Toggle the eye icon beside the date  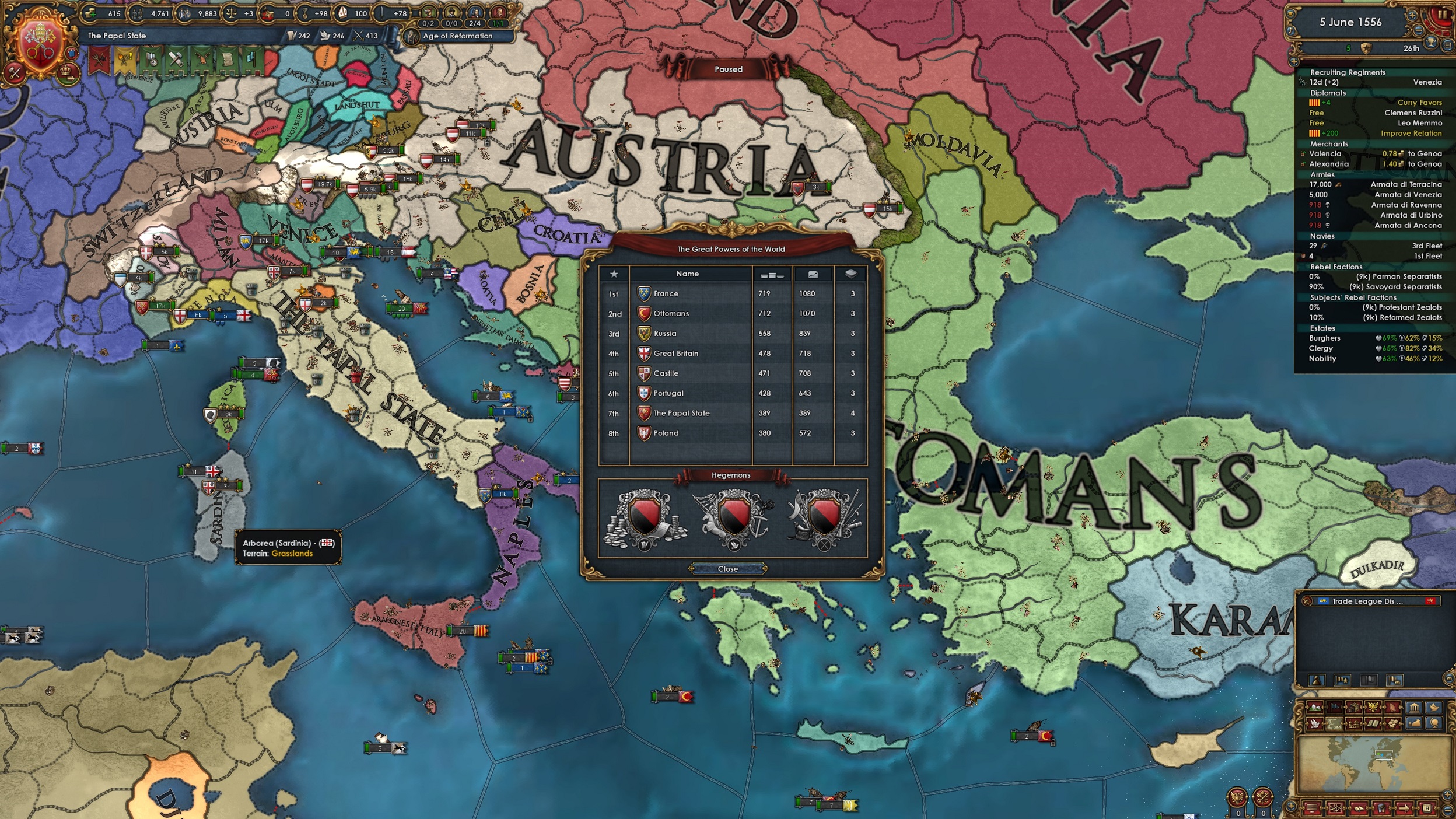click(1290, 14)
